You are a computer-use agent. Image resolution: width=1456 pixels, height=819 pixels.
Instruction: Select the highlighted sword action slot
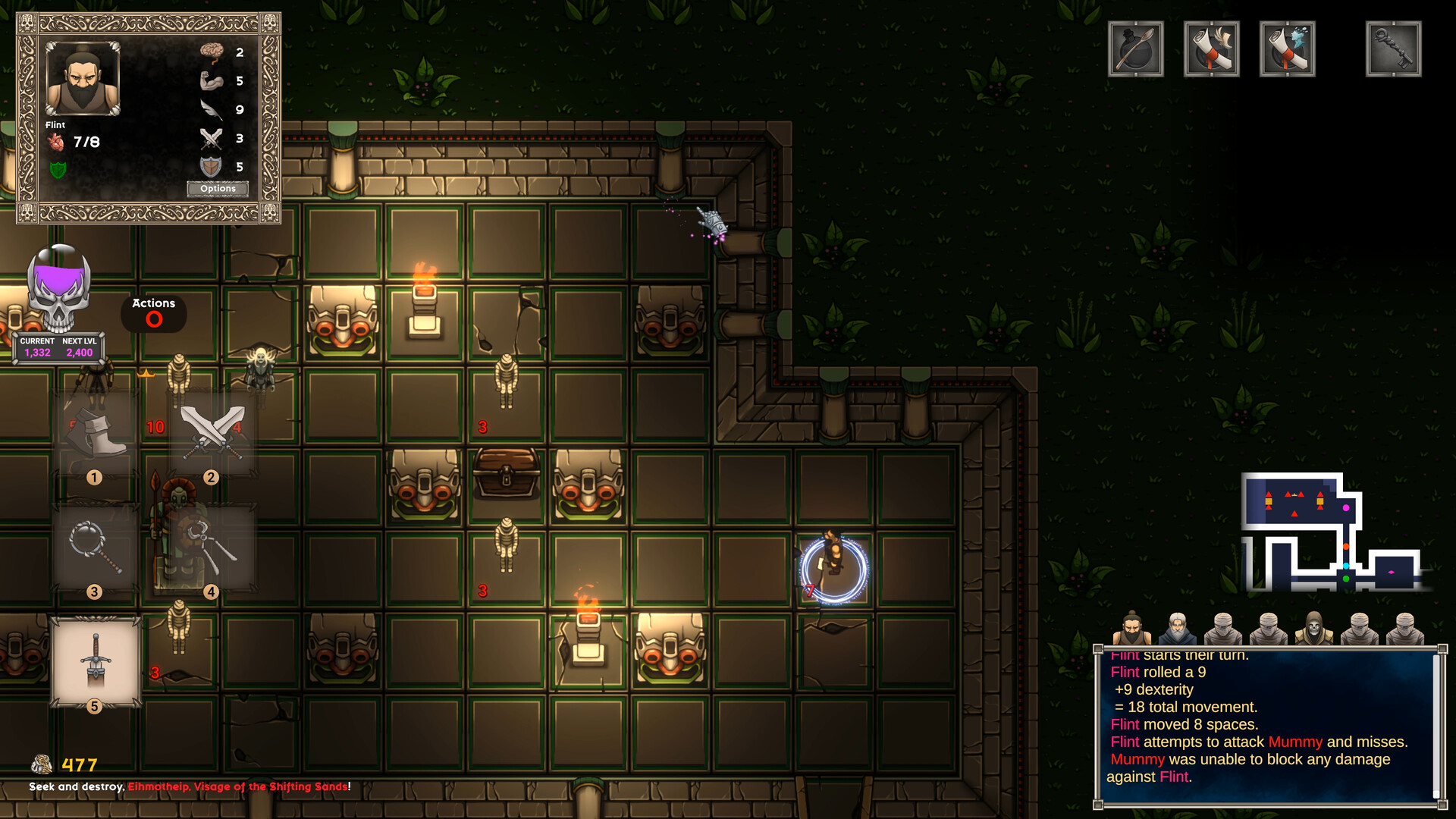point(96,661)
